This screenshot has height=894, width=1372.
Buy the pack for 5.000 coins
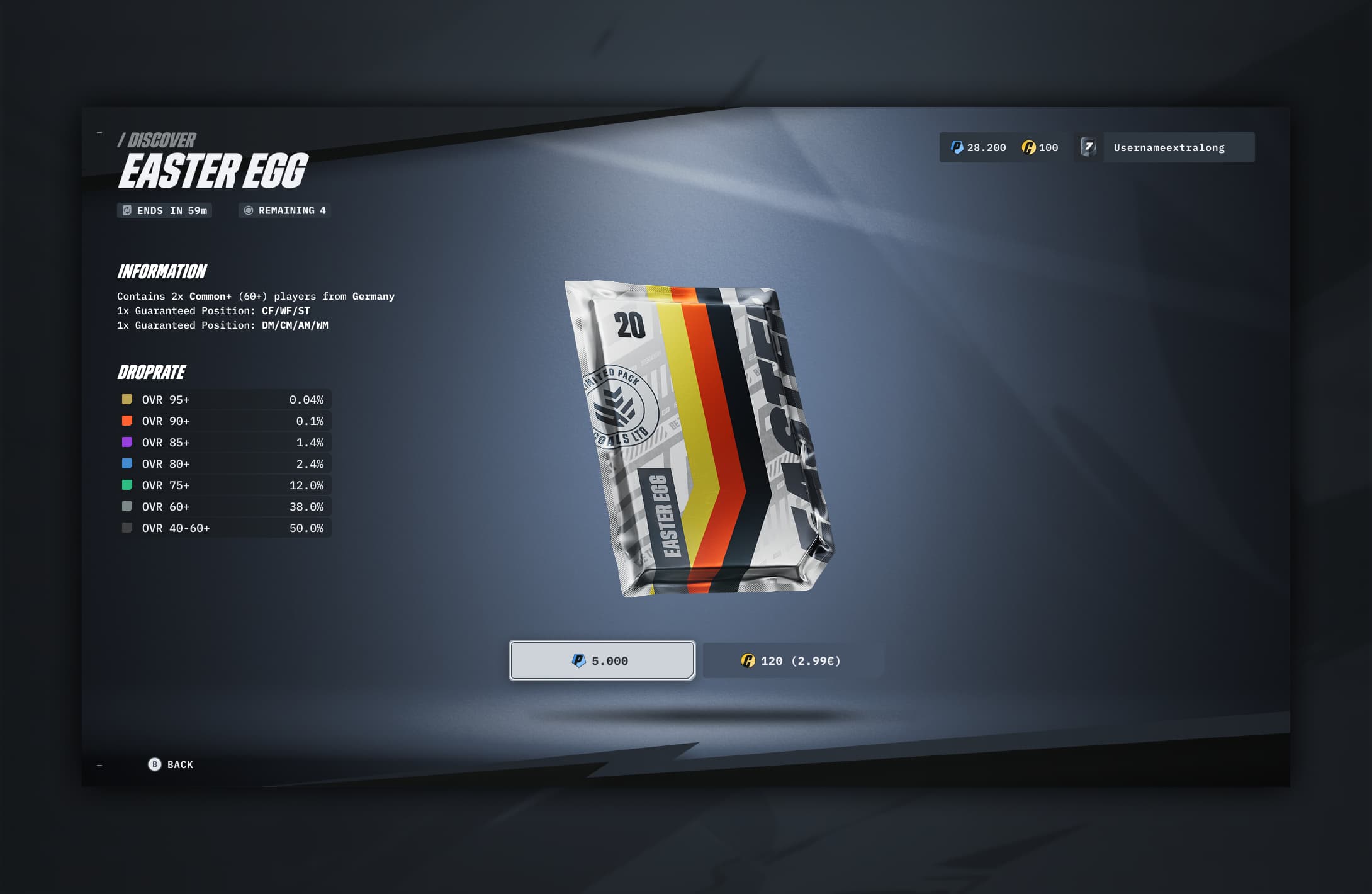pos(602,660)
